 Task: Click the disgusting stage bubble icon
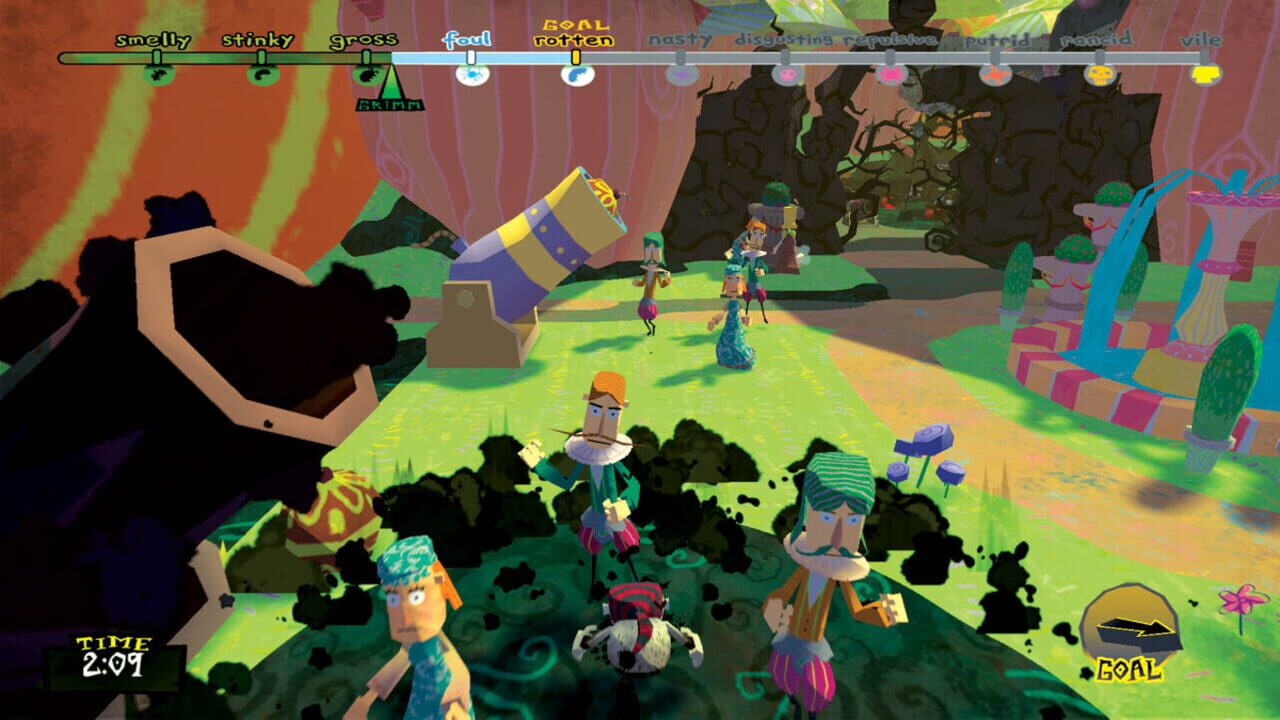(787, 75)
